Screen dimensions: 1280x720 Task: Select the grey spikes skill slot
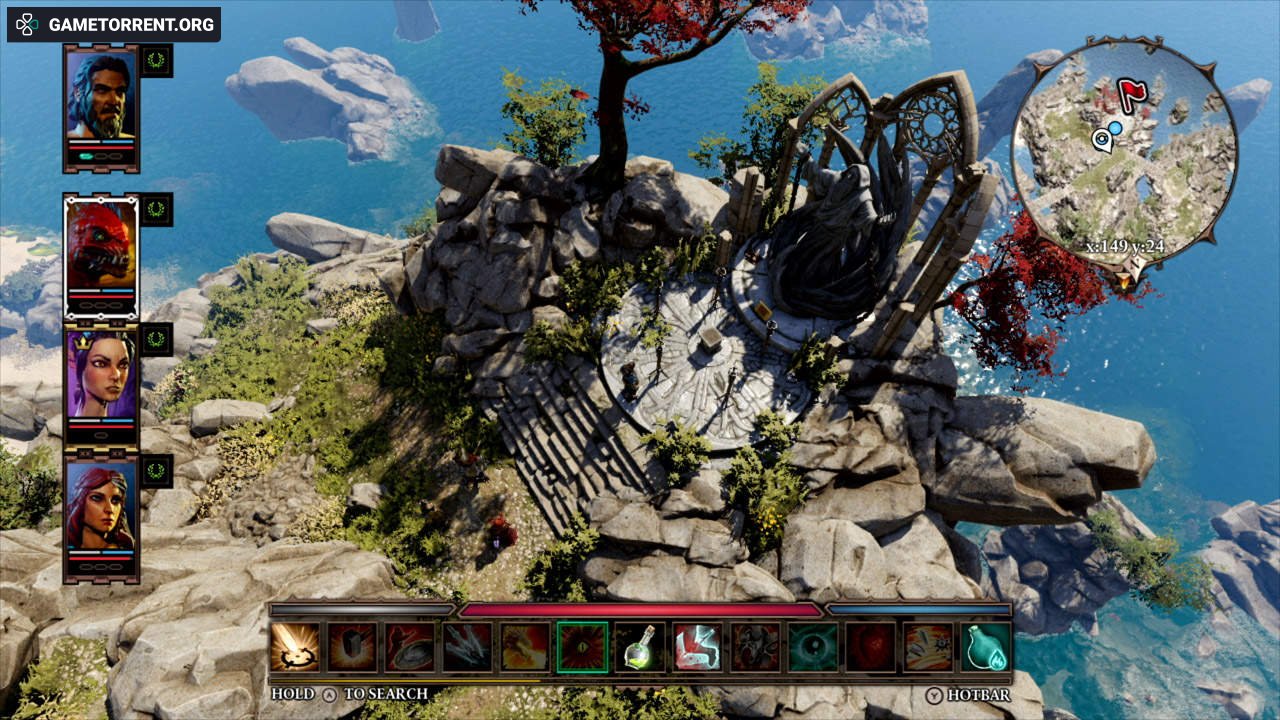468,647
